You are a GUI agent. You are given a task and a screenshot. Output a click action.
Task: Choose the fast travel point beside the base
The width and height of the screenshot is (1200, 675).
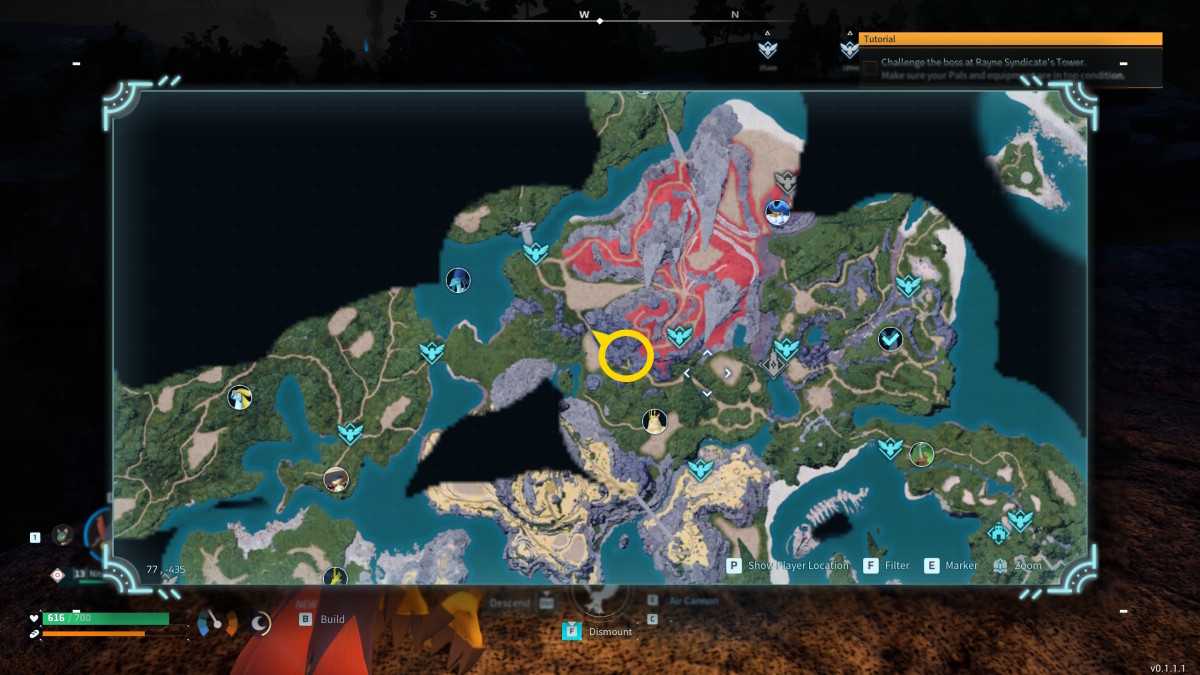point(1020,520)
